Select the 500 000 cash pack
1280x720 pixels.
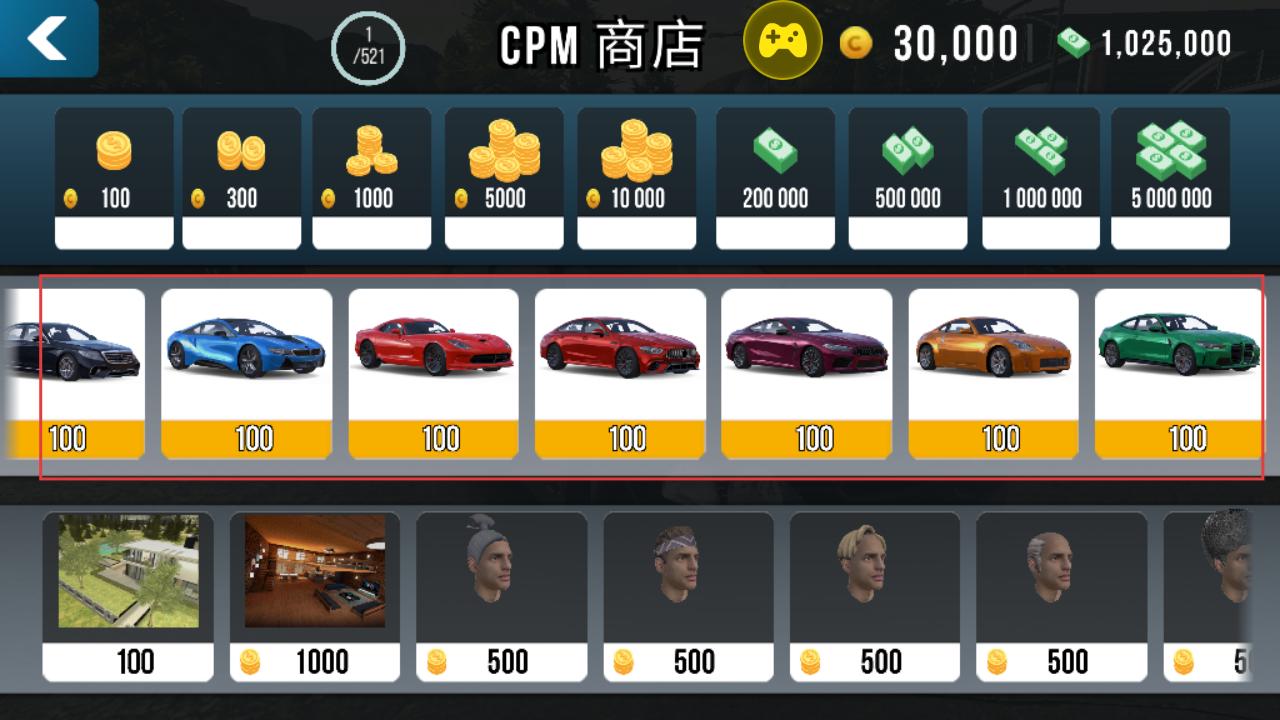[x=907, y=178]
